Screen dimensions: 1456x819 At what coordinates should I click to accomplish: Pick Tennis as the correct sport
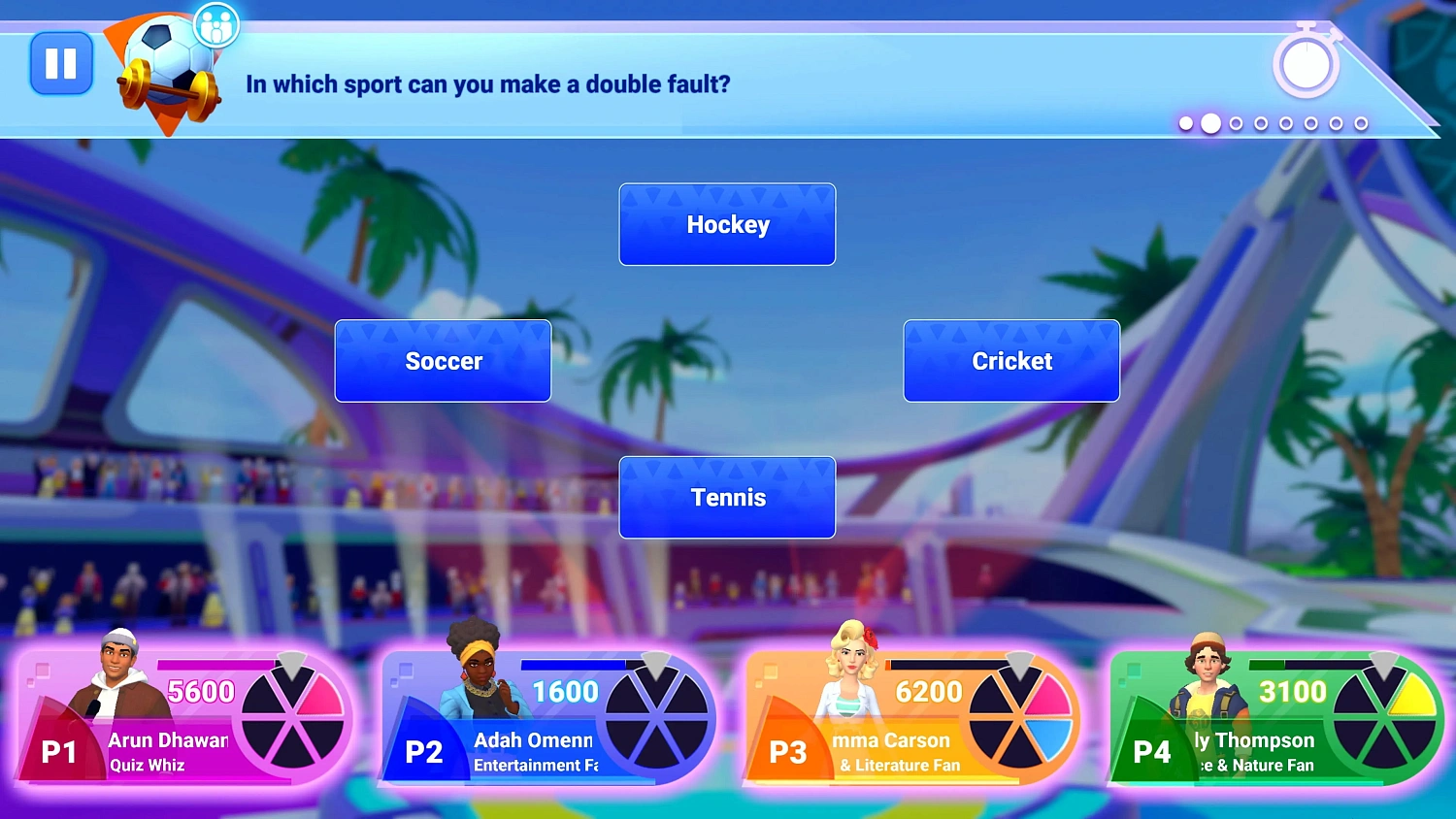click(727, 497)
